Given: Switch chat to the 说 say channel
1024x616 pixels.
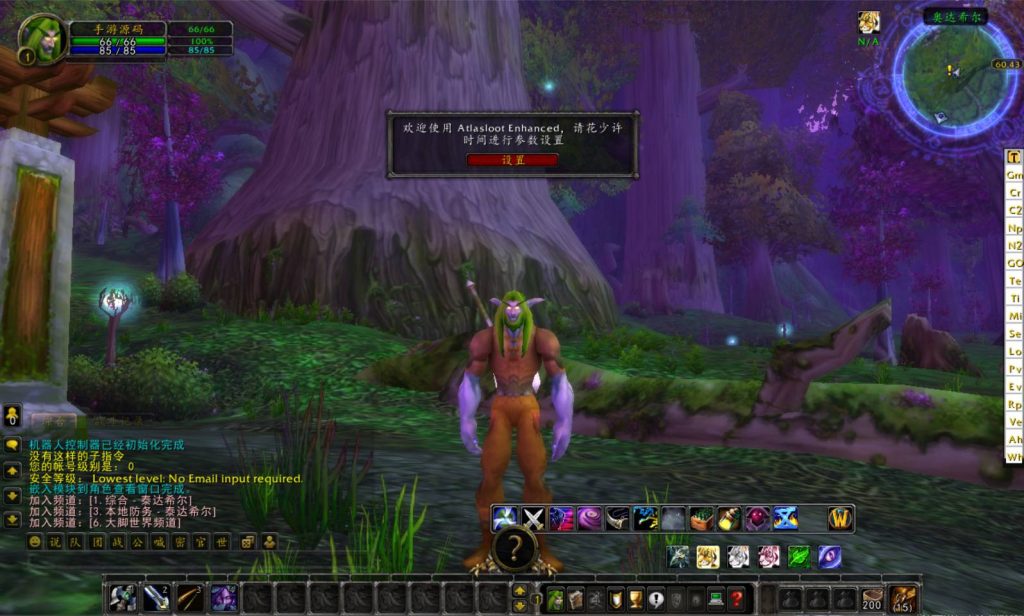Looking at the screenshot, I should pyautogui.click(x=54, y=542).
